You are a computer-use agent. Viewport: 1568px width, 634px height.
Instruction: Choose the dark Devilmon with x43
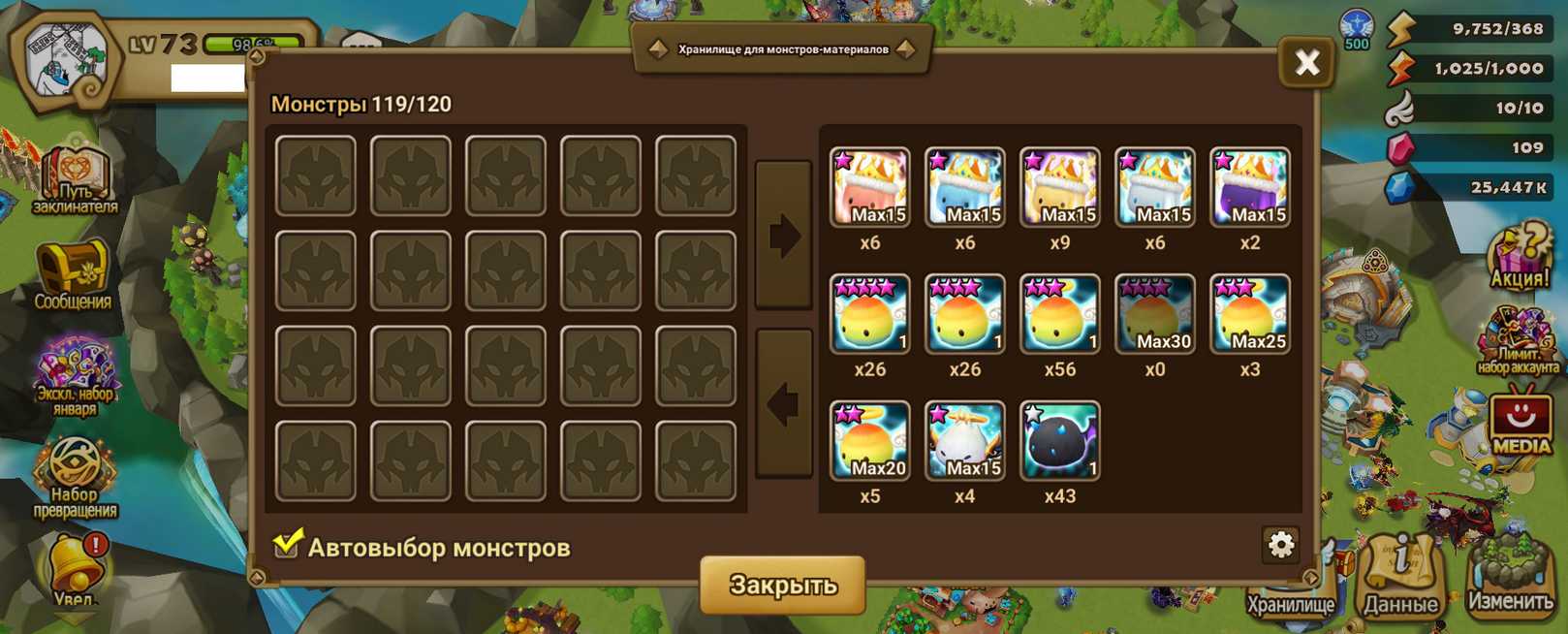point(1059,441)
